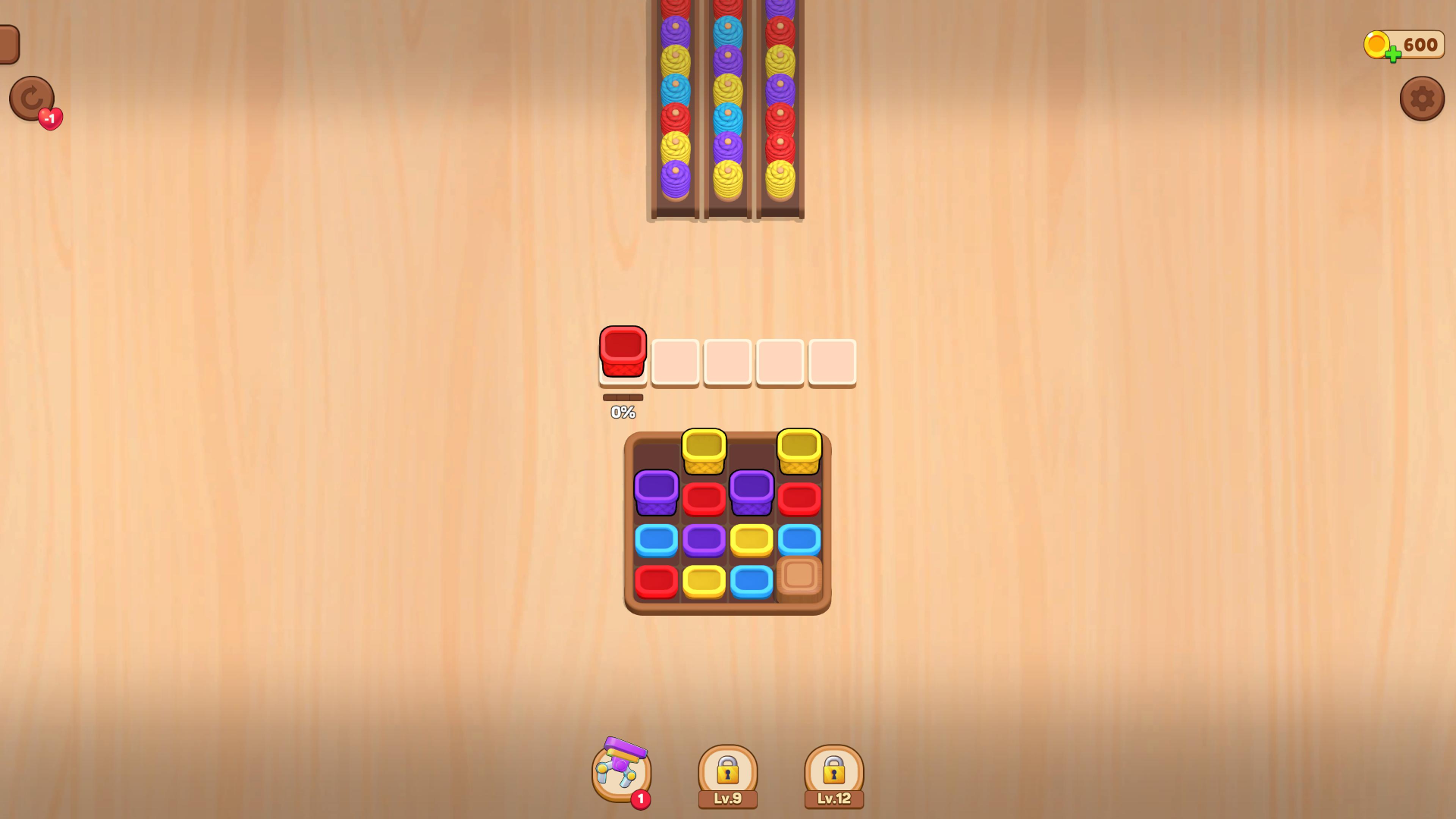The image size is (1456, 819).
Task: Tap the middle yarn spool rack
Action: [726, 106]
